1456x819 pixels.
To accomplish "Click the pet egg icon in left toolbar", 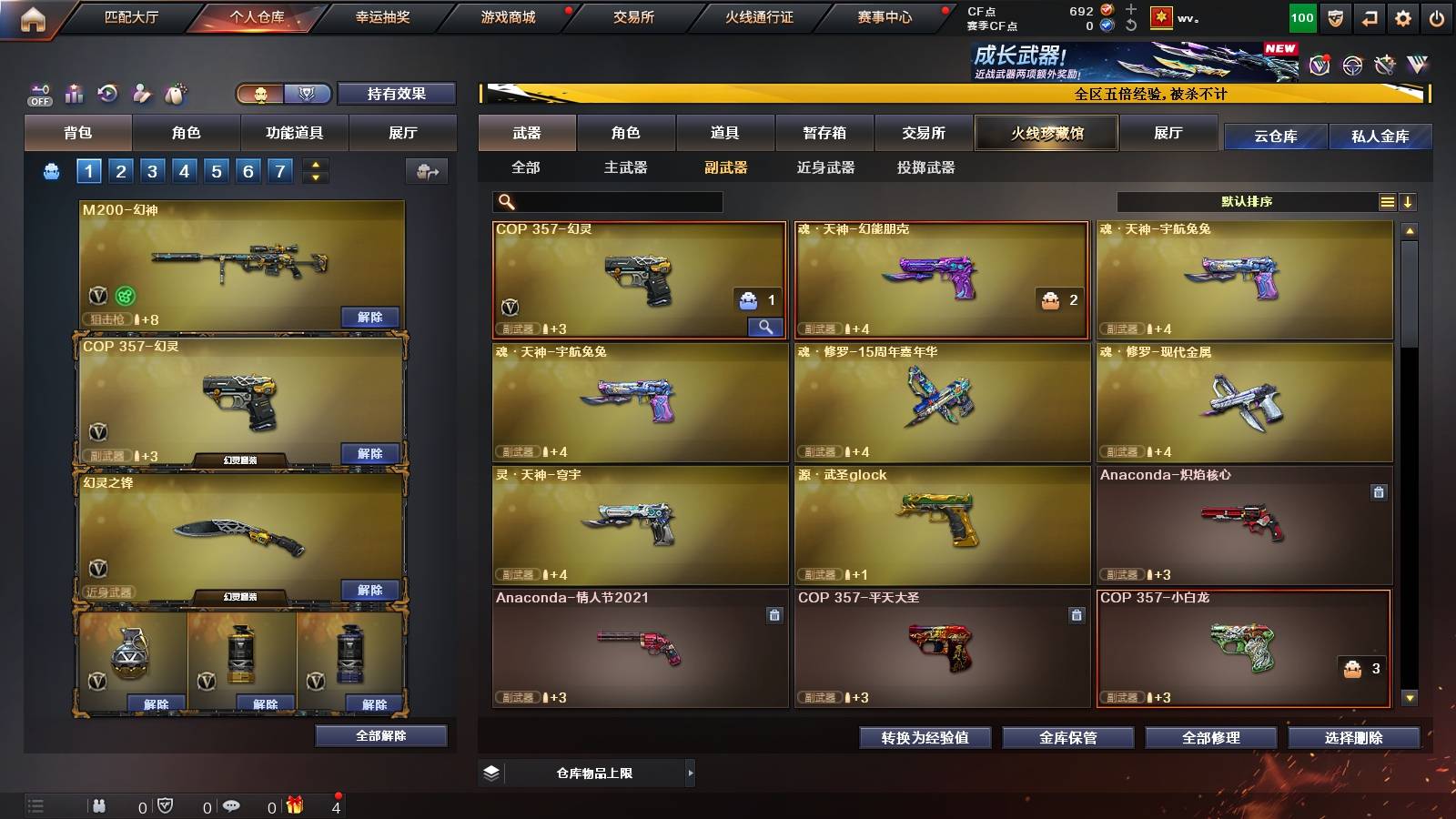I will (174, 94).
